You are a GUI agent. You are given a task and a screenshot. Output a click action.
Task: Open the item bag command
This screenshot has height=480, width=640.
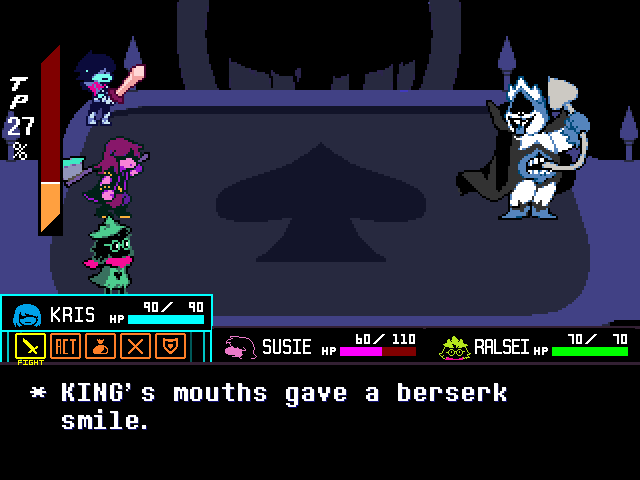tap(100, 346)
